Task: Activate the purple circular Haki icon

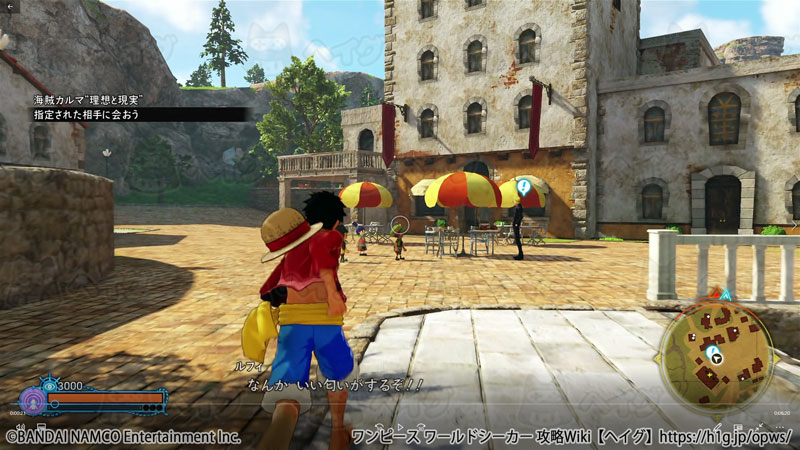Action: coord(33,400)
